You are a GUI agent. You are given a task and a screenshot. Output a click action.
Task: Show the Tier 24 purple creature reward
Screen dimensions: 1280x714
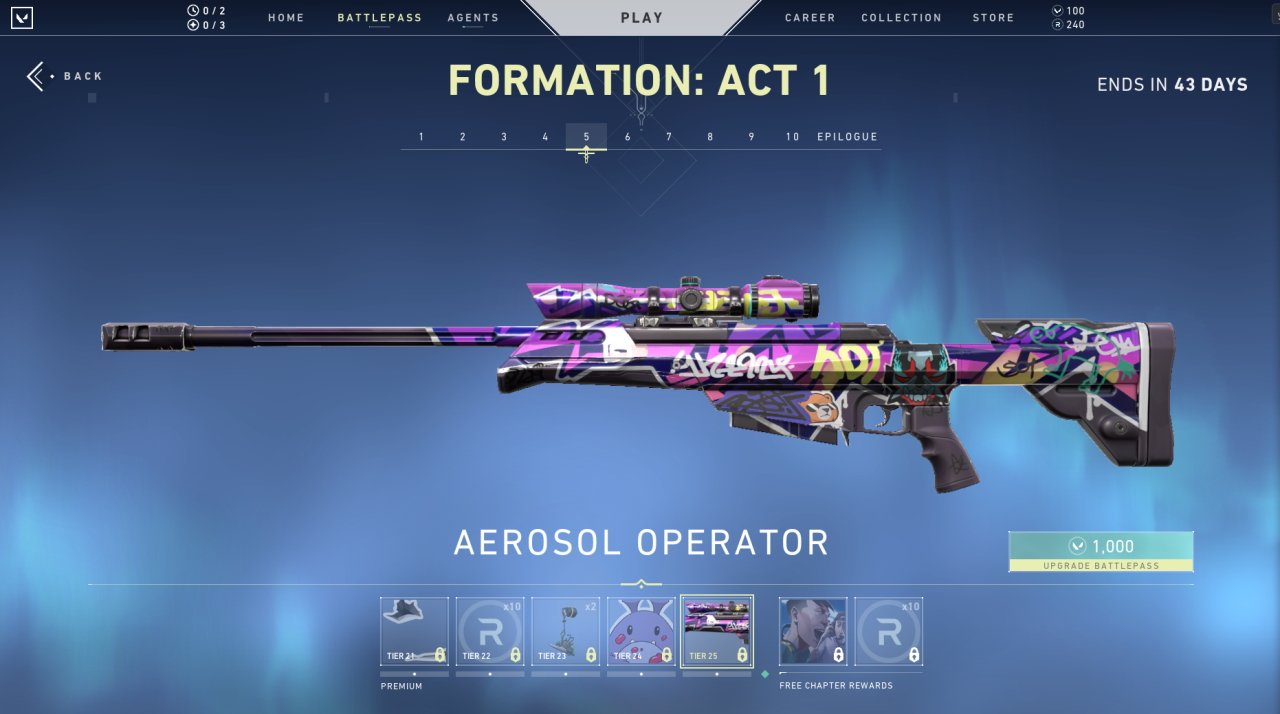coord(641,631)
